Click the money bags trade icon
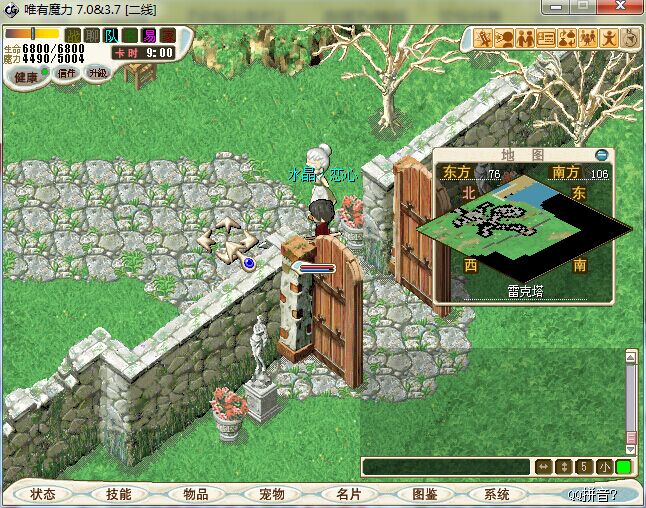This screenshot has width=646, height=508. click(x=567, y=38)
